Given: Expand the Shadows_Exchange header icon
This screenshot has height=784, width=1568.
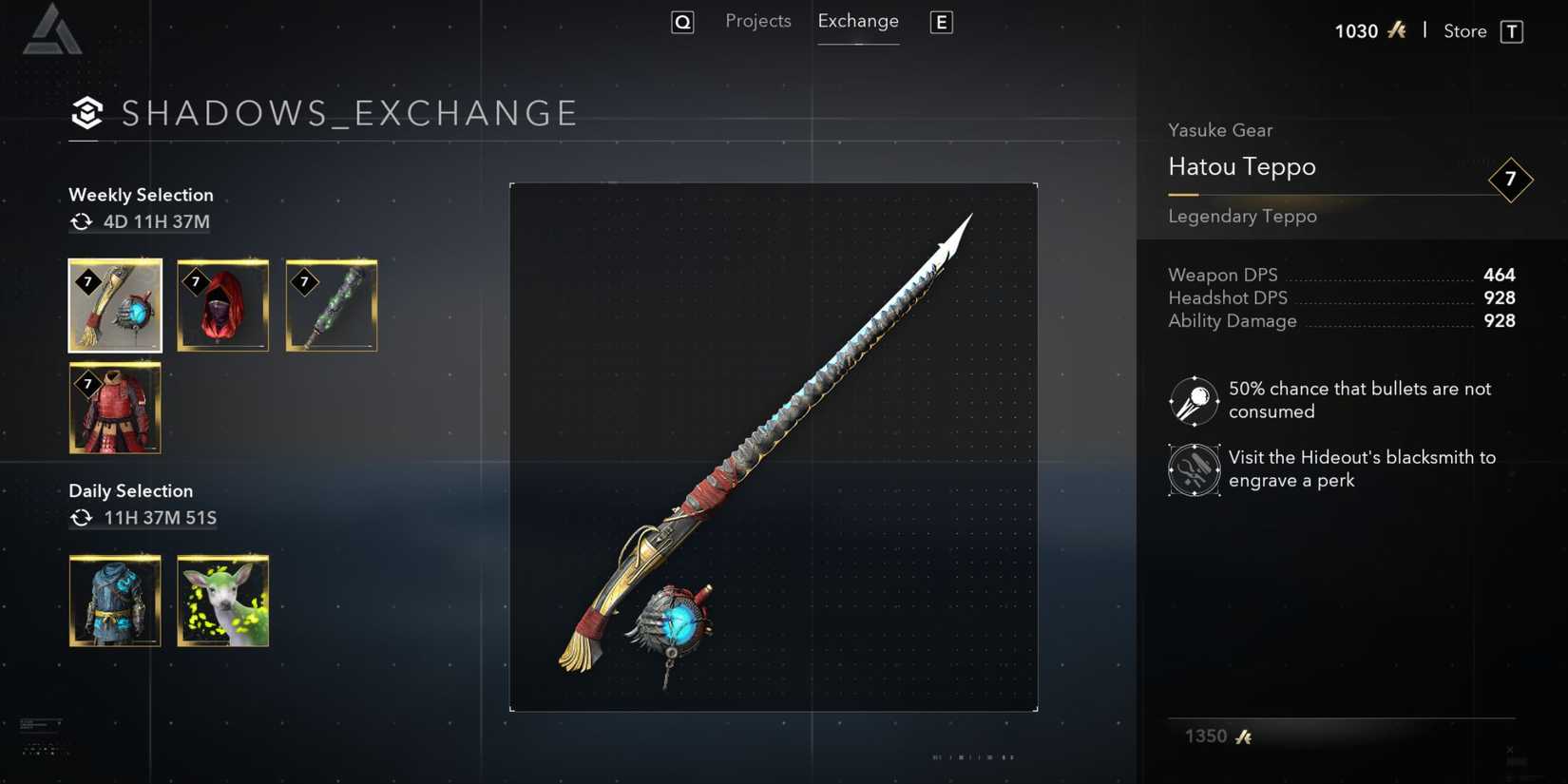Looking at the screenshot, I should click(x=87, y=113).
